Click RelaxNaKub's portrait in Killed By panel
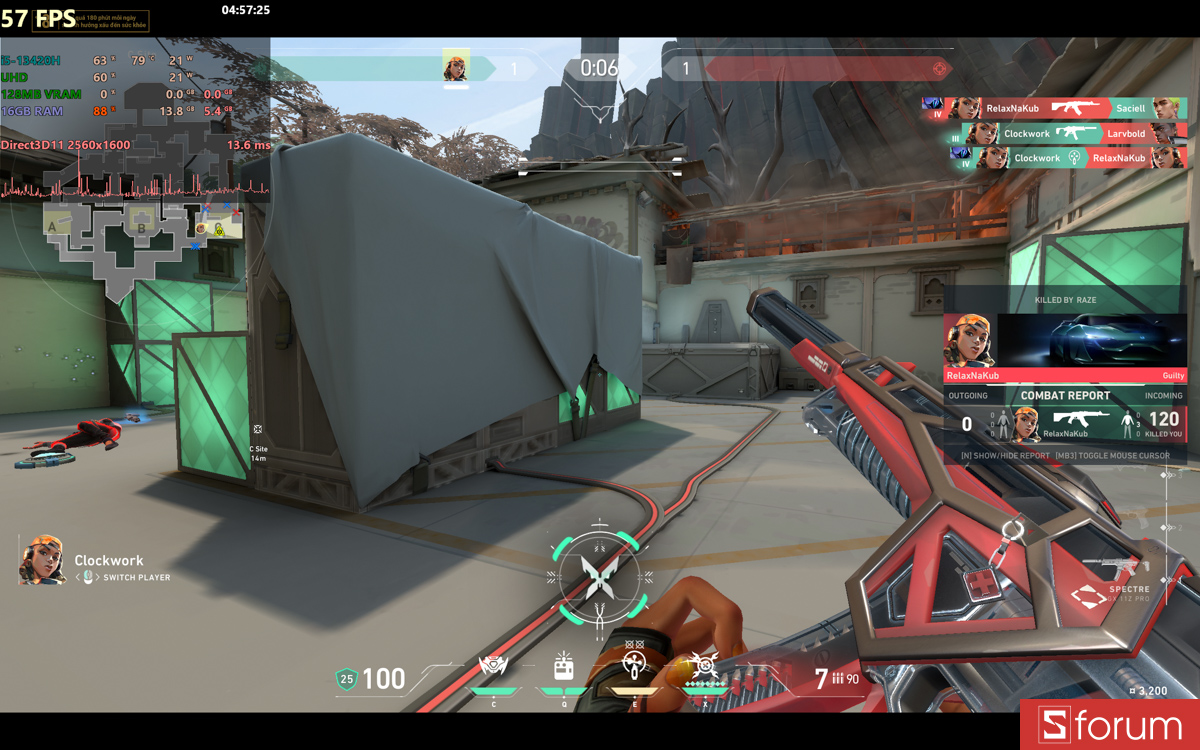This screenshot has width=1200, height=750. [x=970, y=341]
